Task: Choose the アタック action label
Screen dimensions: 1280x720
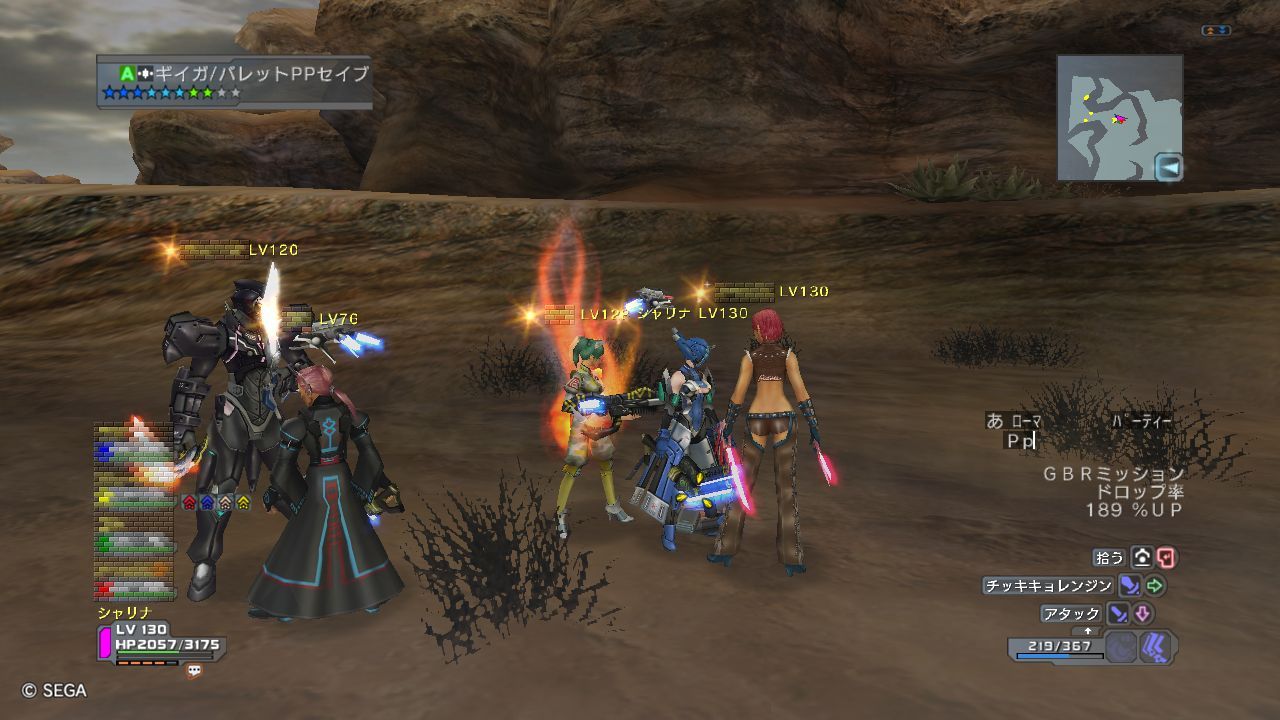Action: [1071, 613]
